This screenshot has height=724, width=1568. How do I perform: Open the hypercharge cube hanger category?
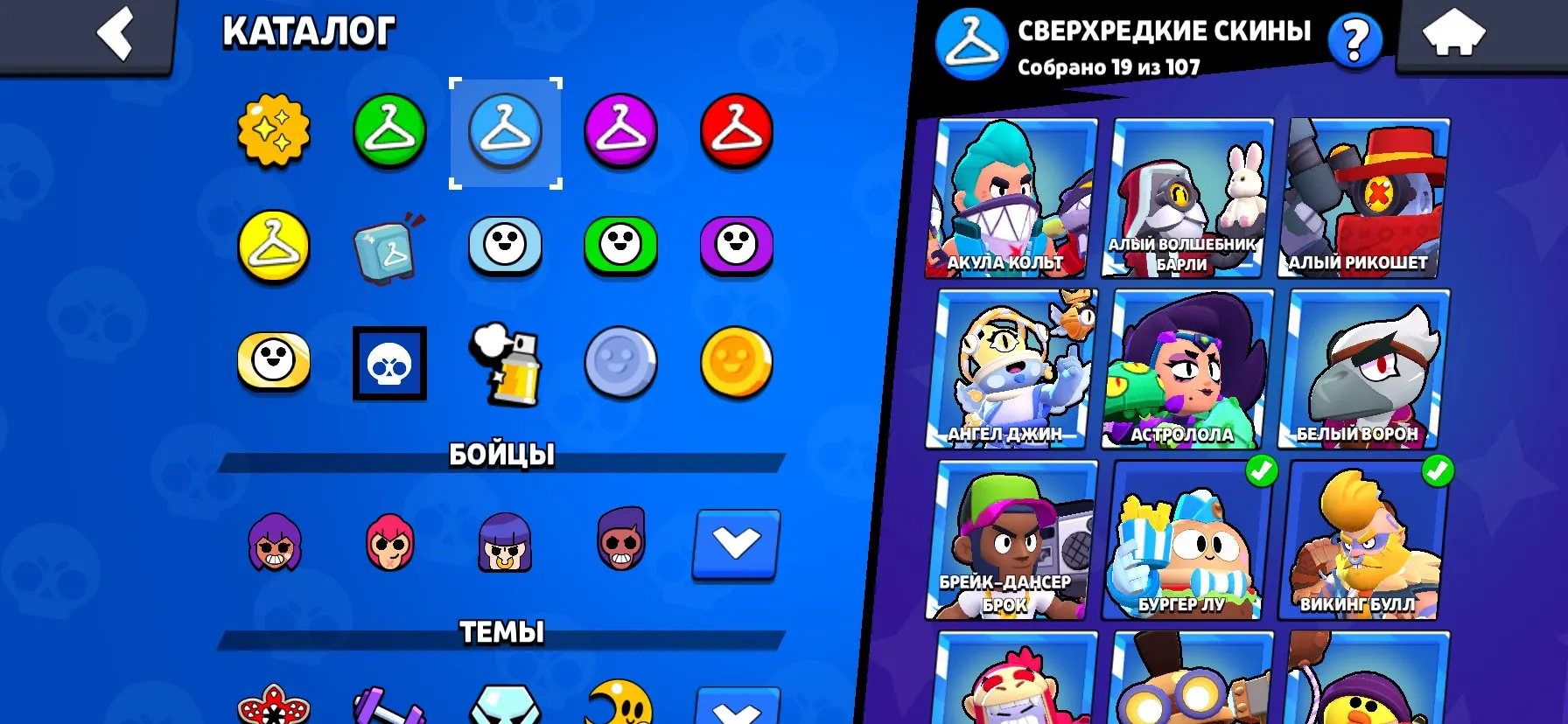388,247
